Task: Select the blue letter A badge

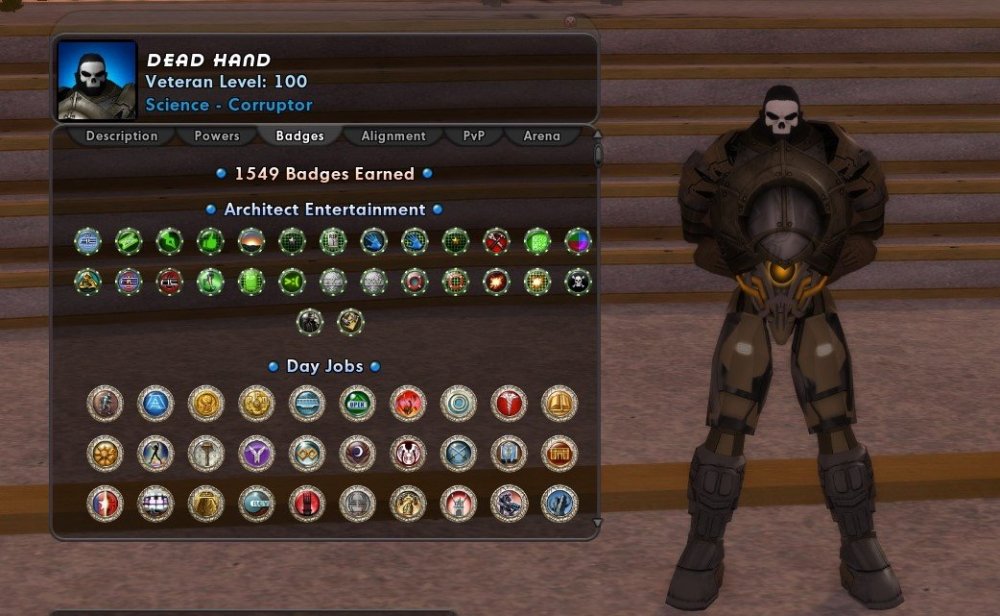Action: tap(155, 403)
